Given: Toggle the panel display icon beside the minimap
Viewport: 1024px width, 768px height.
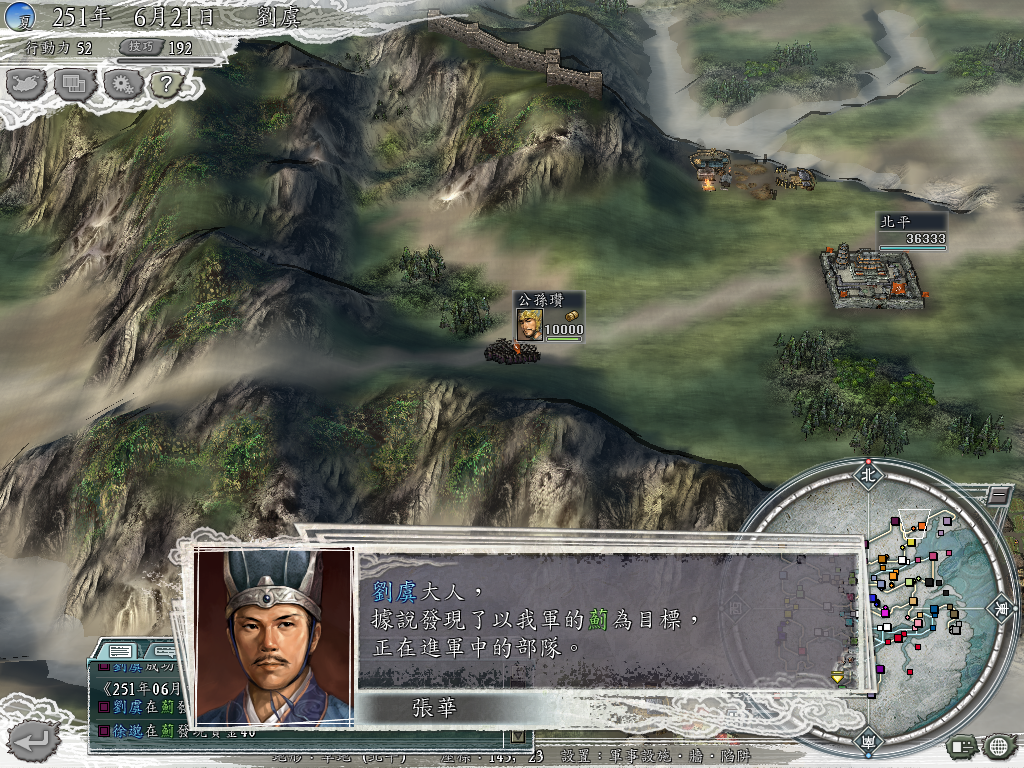Looking at the screenshot, I should pos(963,745).
